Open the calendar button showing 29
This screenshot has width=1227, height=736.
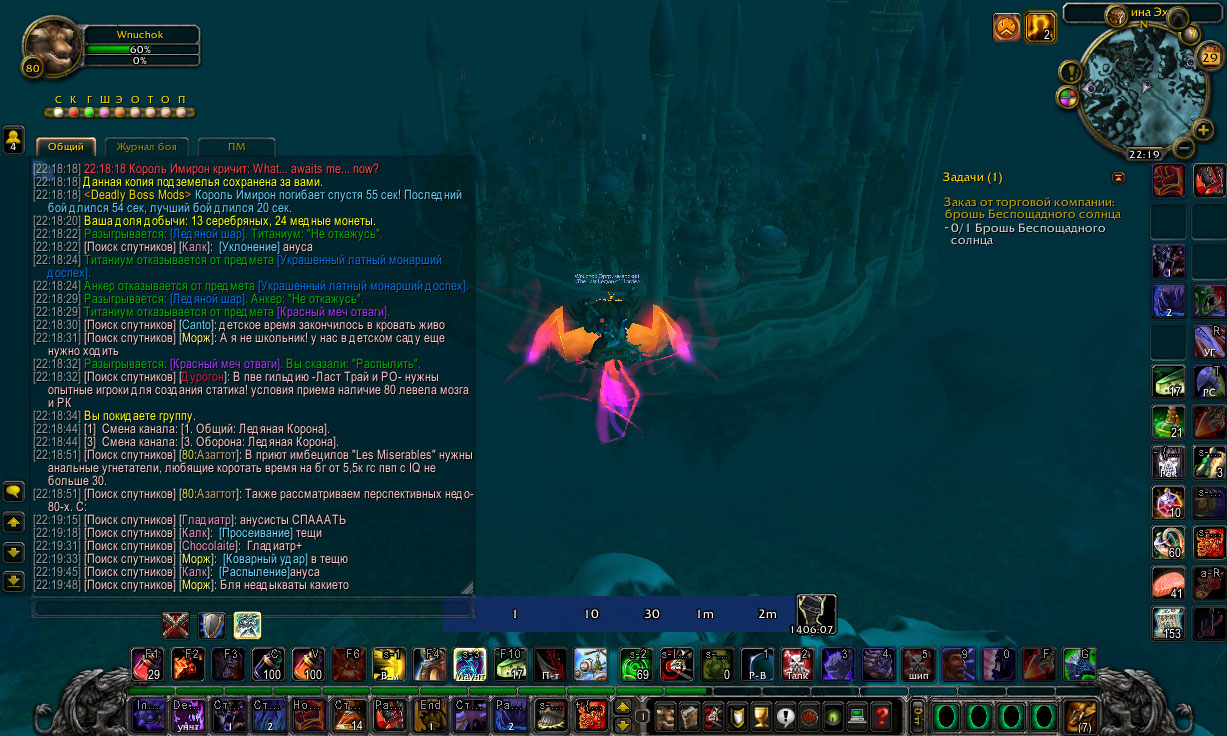1210,58
